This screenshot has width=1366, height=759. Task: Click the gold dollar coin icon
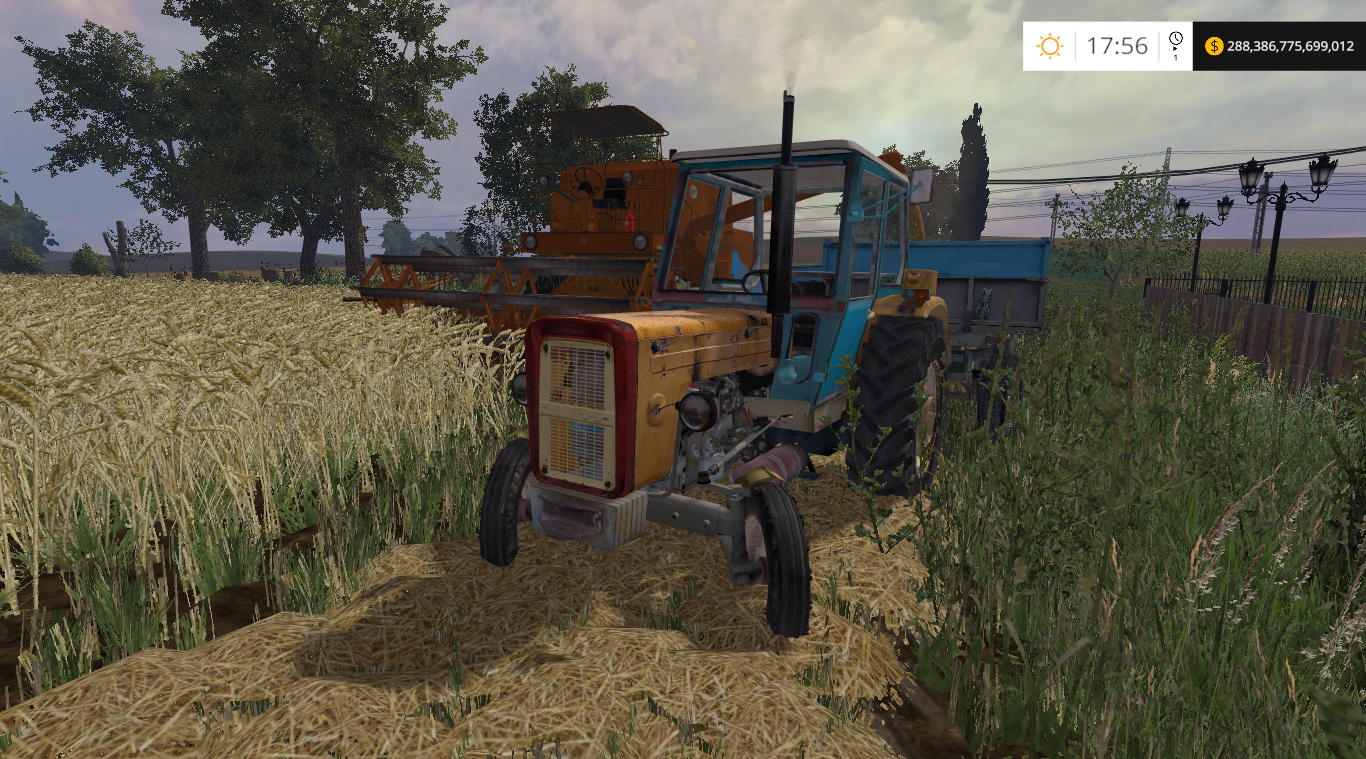tap(1214, 46)
